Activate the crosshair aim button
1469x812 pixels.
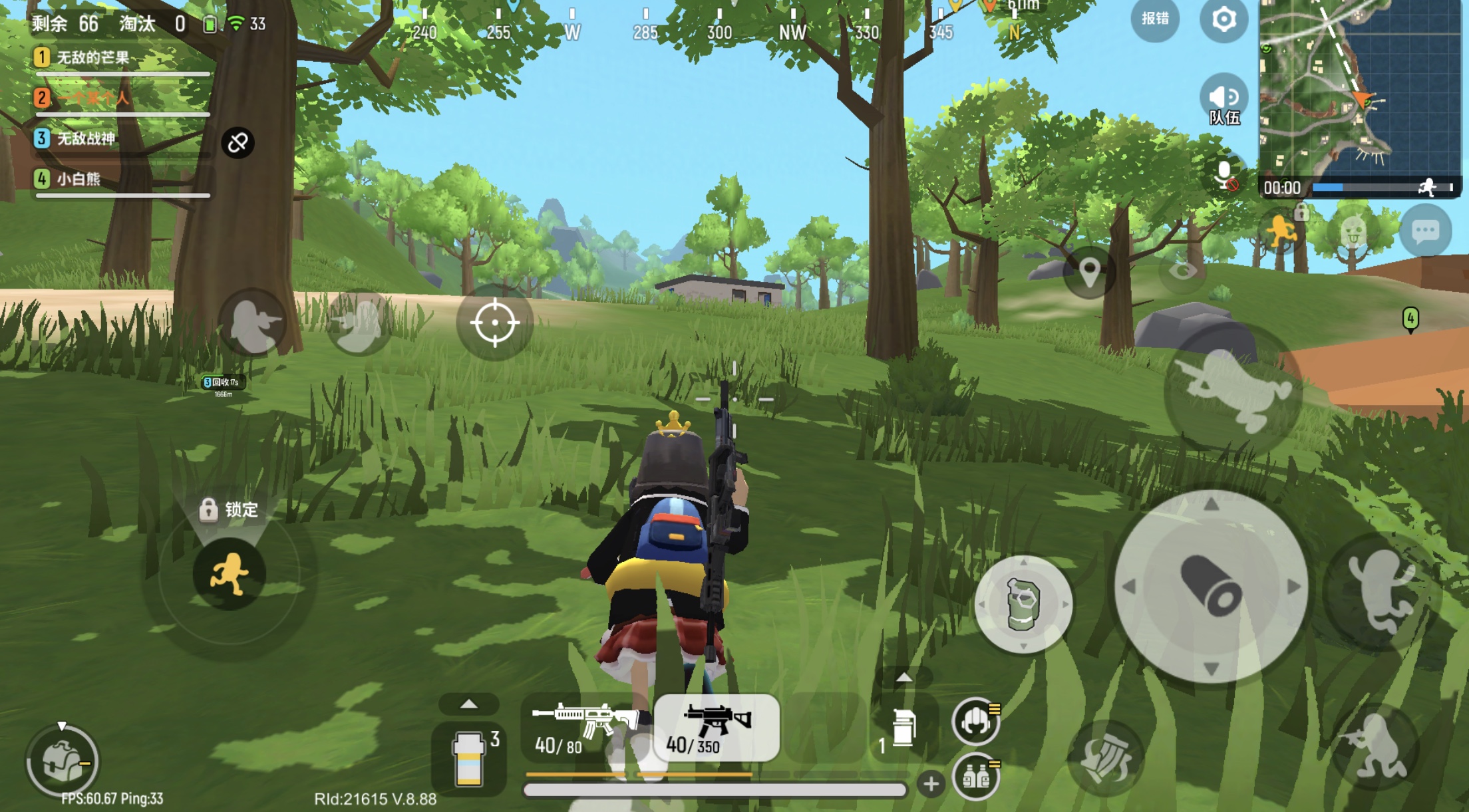click(x=494, y=323)
